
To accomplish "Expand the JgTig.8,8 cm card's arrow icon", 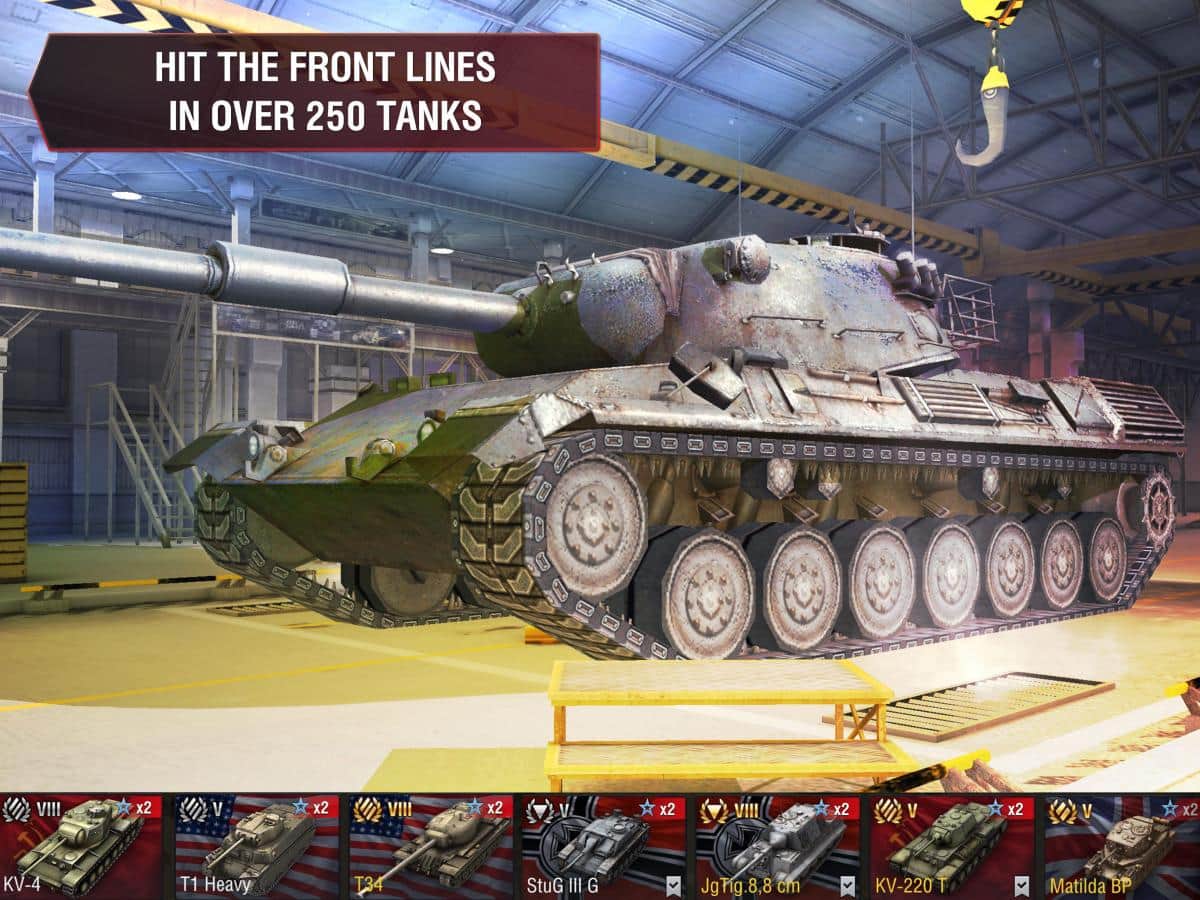I will pyautogui.click(x=848, y=885).
